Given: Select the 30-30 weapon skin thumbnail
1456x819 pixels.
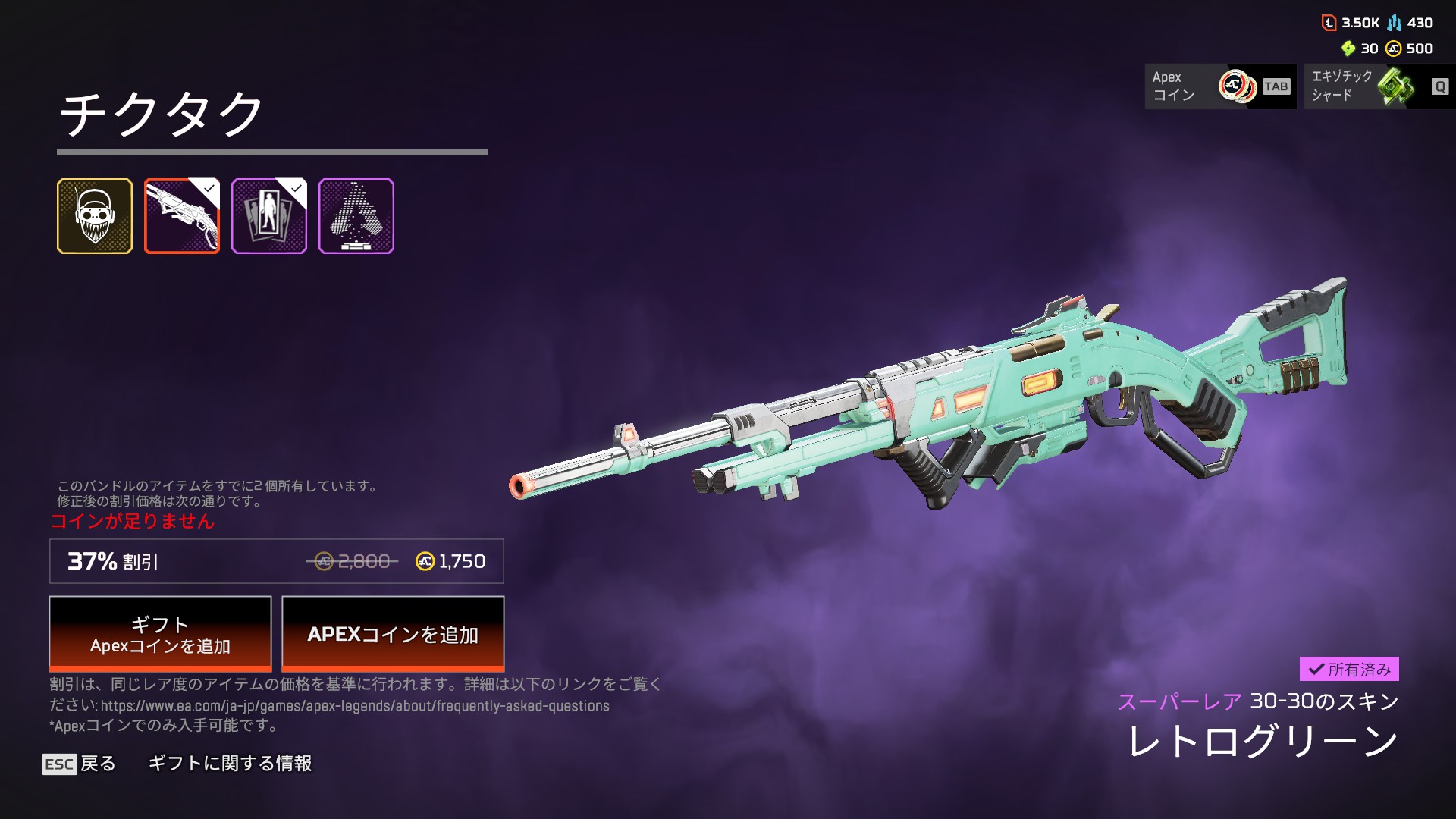Looking at the screenshot, I should (x=182, y=216).
